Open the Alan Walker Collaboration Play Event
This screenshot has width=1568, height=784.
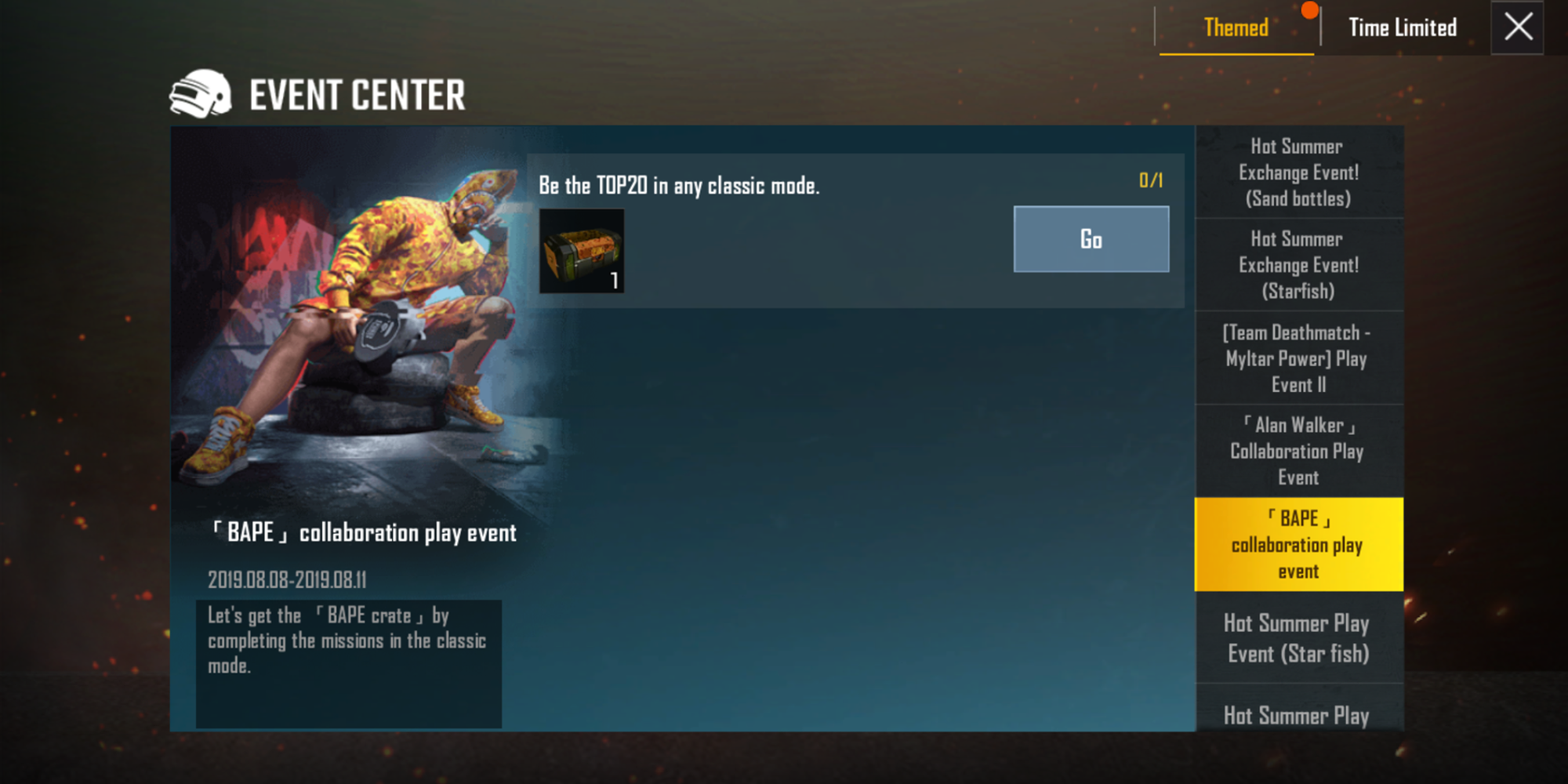pyautogui.click(x=1298, y=452)
